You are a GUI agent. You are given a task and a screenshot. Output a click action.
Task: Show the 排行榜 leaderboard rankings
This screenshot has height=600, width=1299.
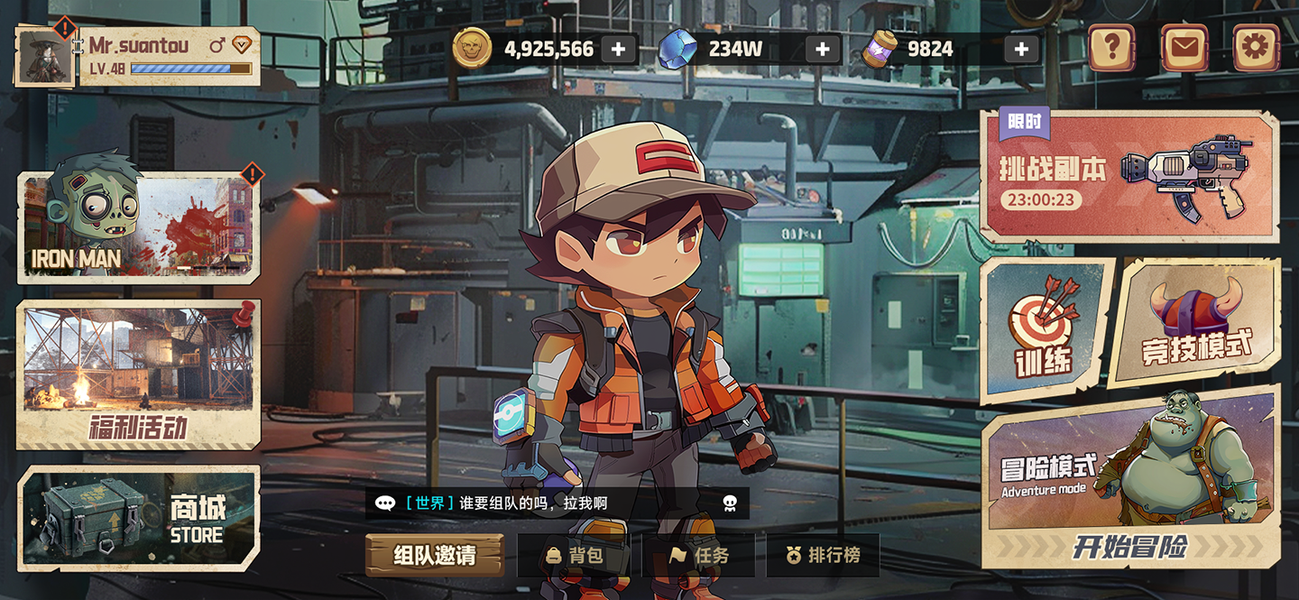point(822,555)
